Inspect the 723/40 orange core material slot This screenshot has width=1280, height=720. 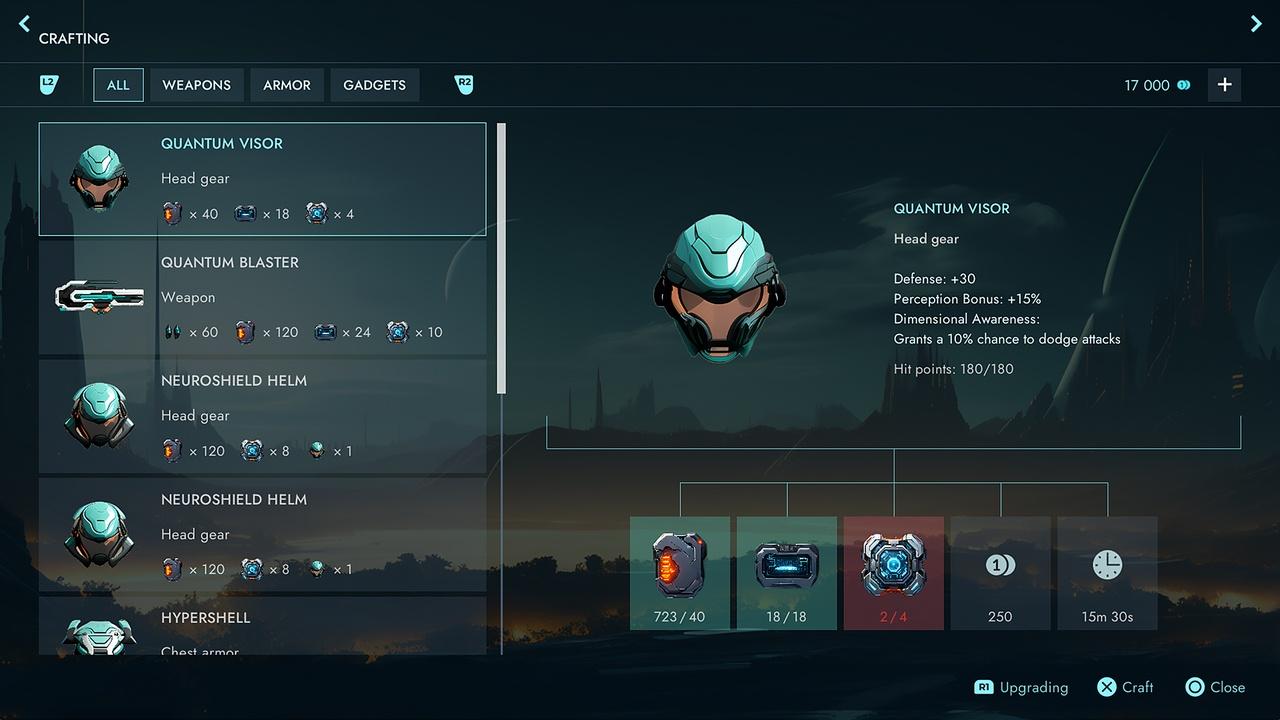pos(680,573)
